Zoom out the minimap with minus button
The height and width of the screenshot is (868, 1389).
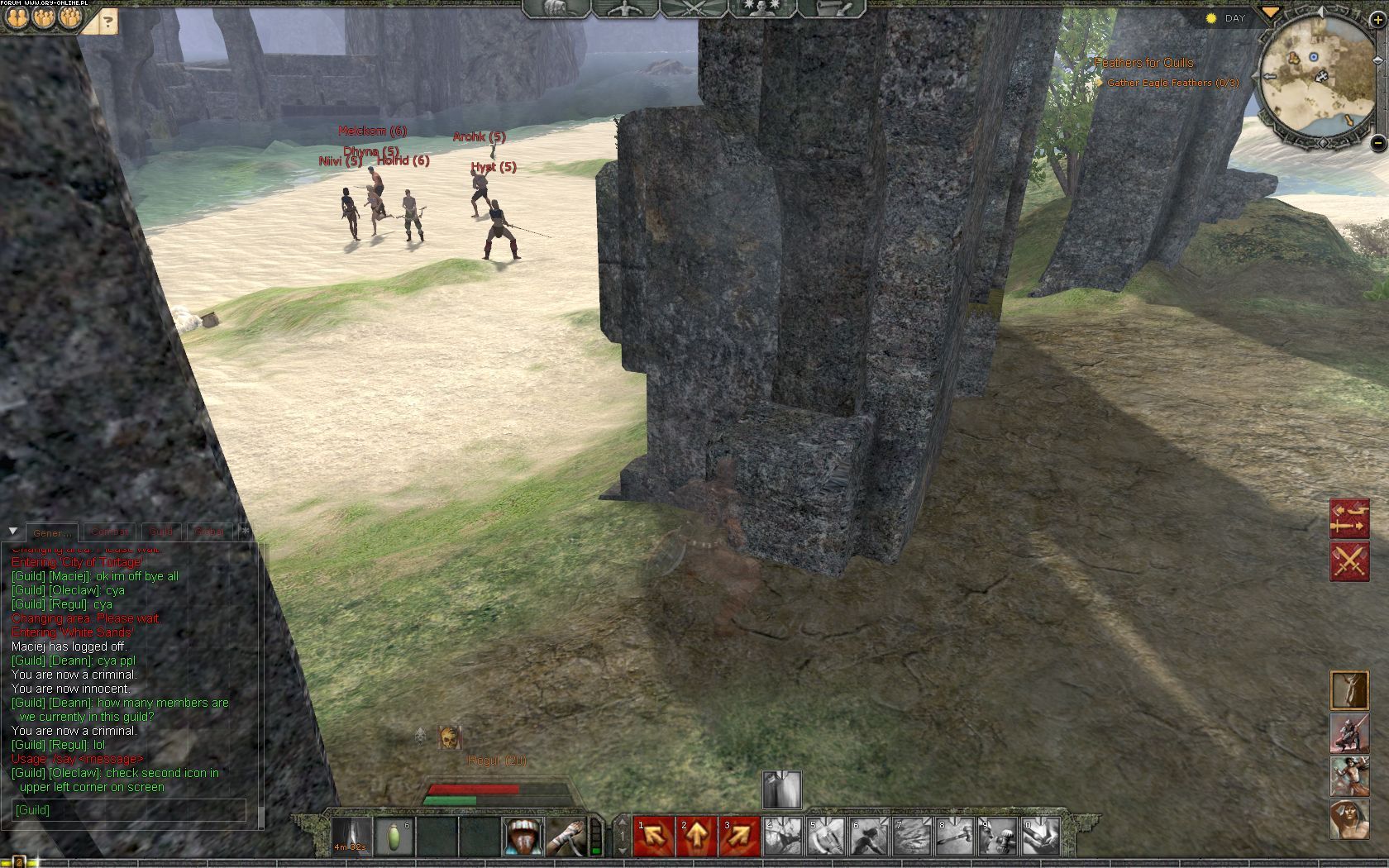[x=1377, y=143]
